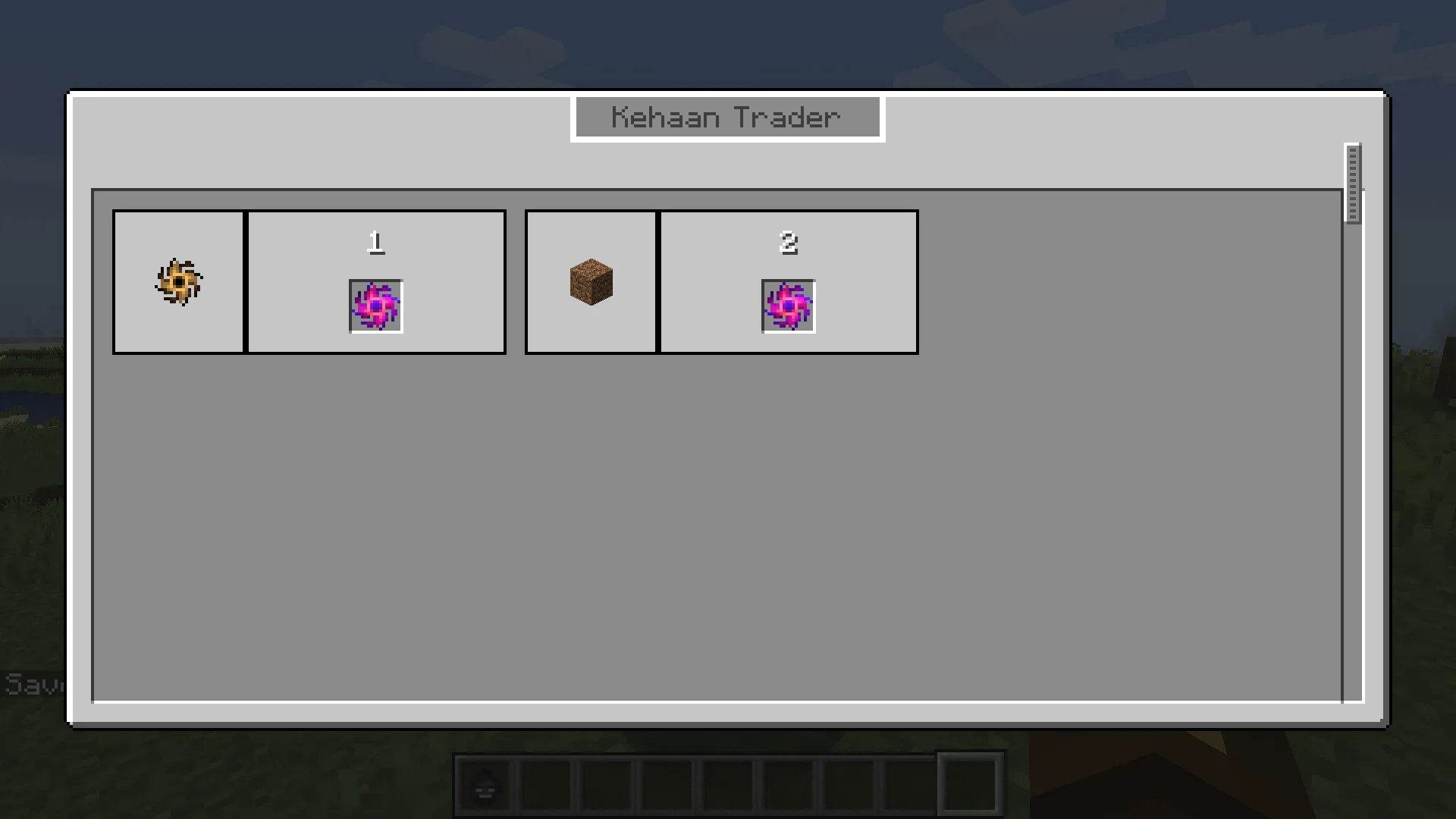Click the empty fifth hotbar slot

tap(728, 783)
